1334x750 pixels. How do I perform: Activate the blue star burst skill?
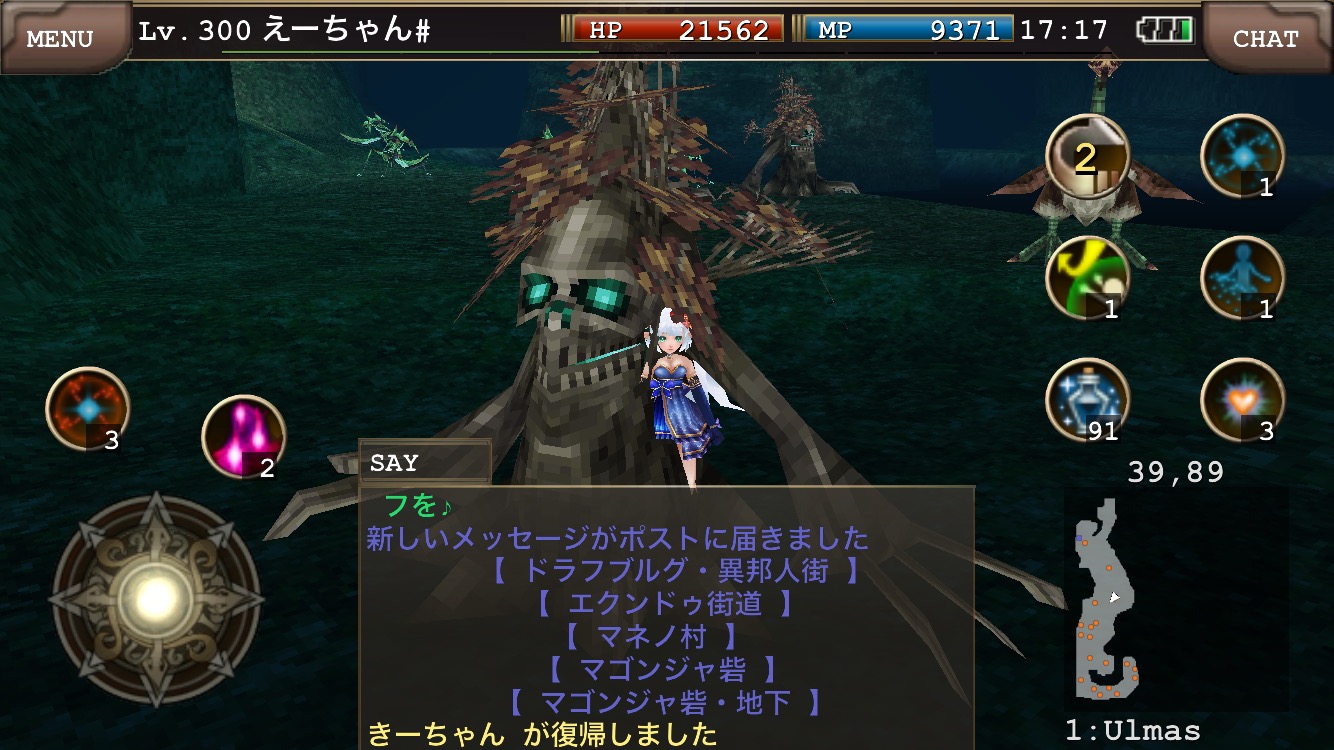point(1242,157)
